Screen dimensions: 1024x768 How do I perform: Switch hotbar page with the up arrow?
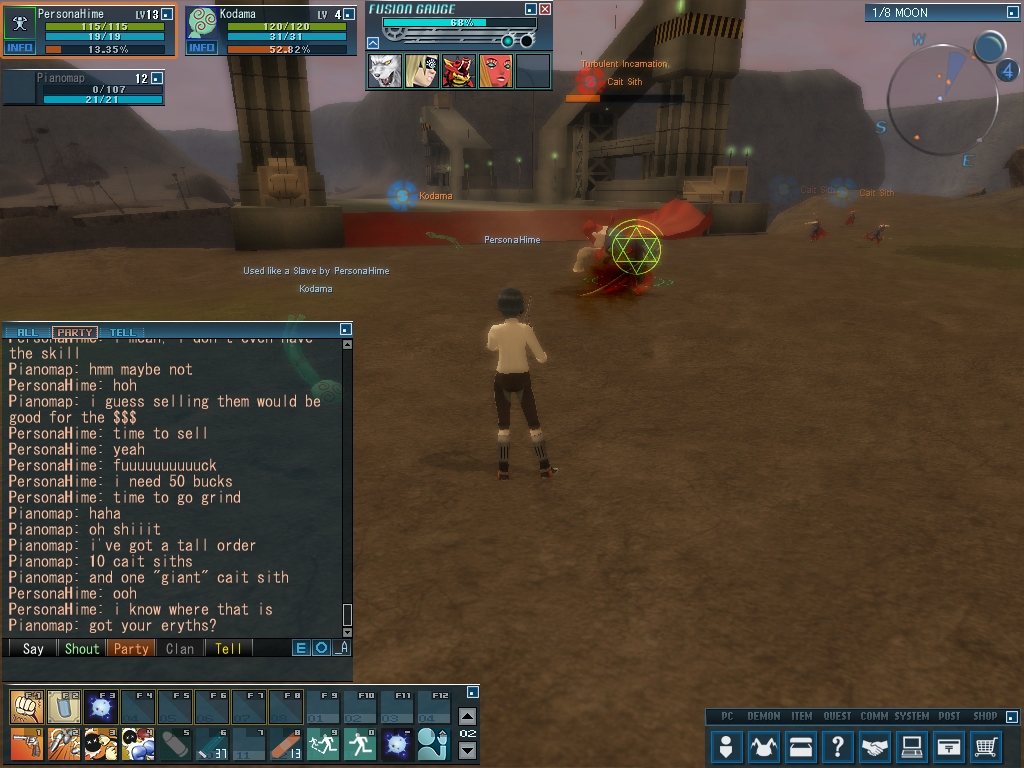point(467,716)
